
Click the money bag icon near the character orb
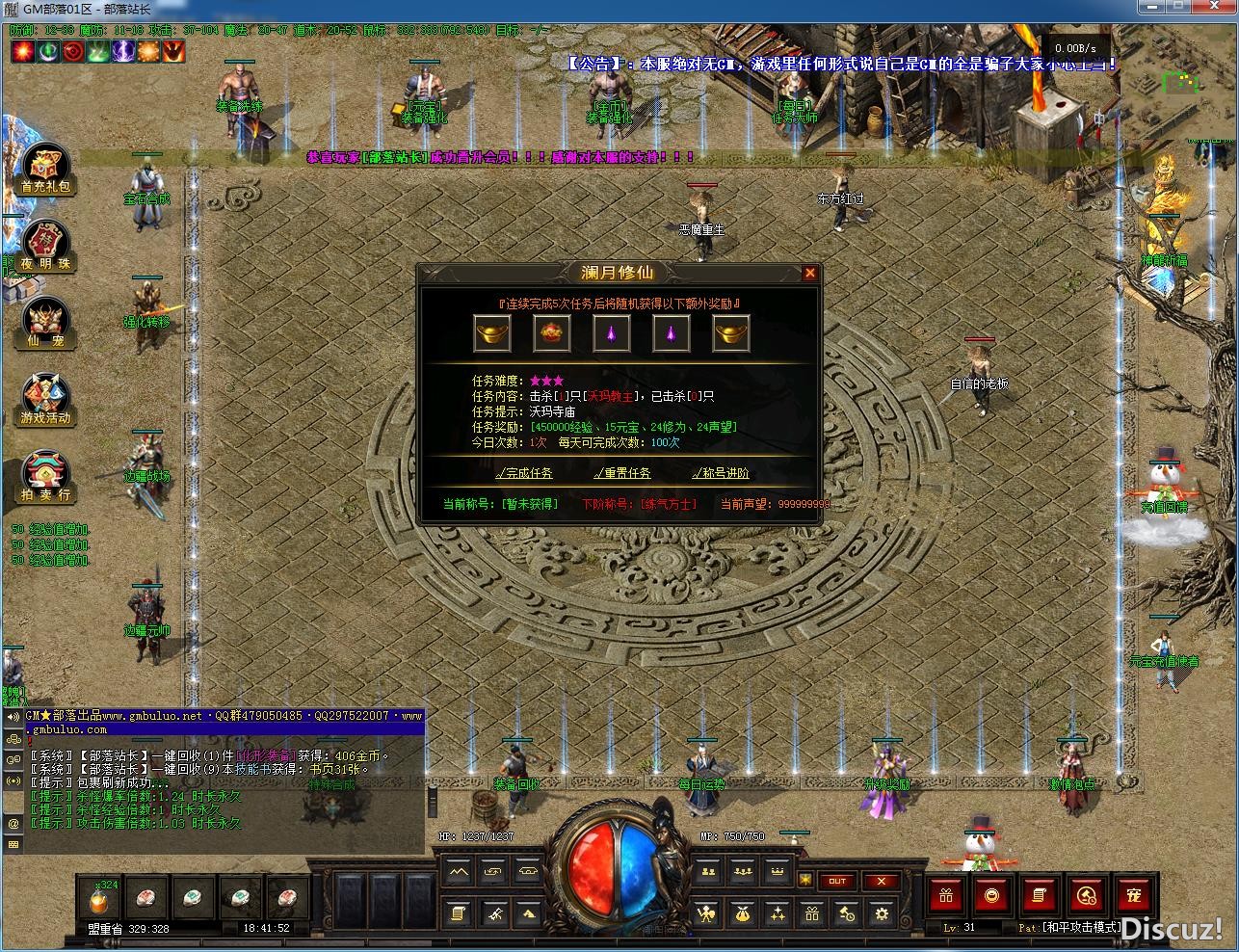[742, 916]
